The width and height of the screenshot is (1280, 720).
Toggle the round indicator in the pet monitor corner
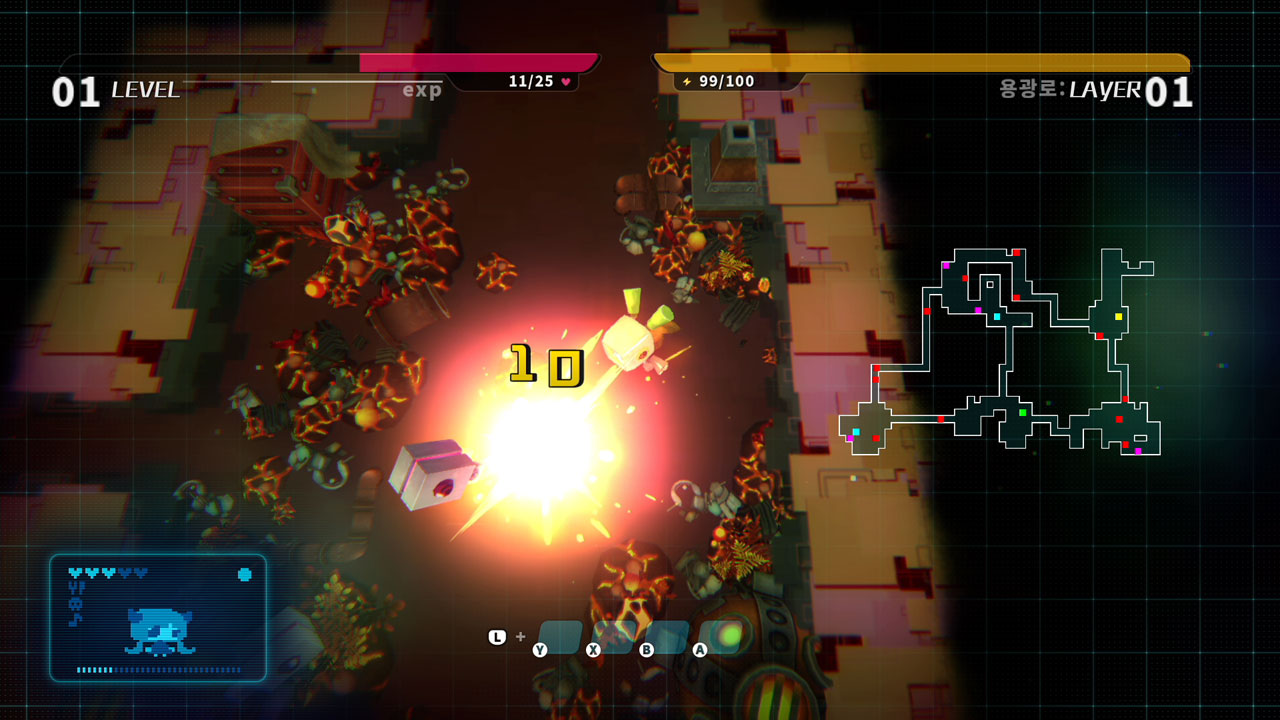245,574
